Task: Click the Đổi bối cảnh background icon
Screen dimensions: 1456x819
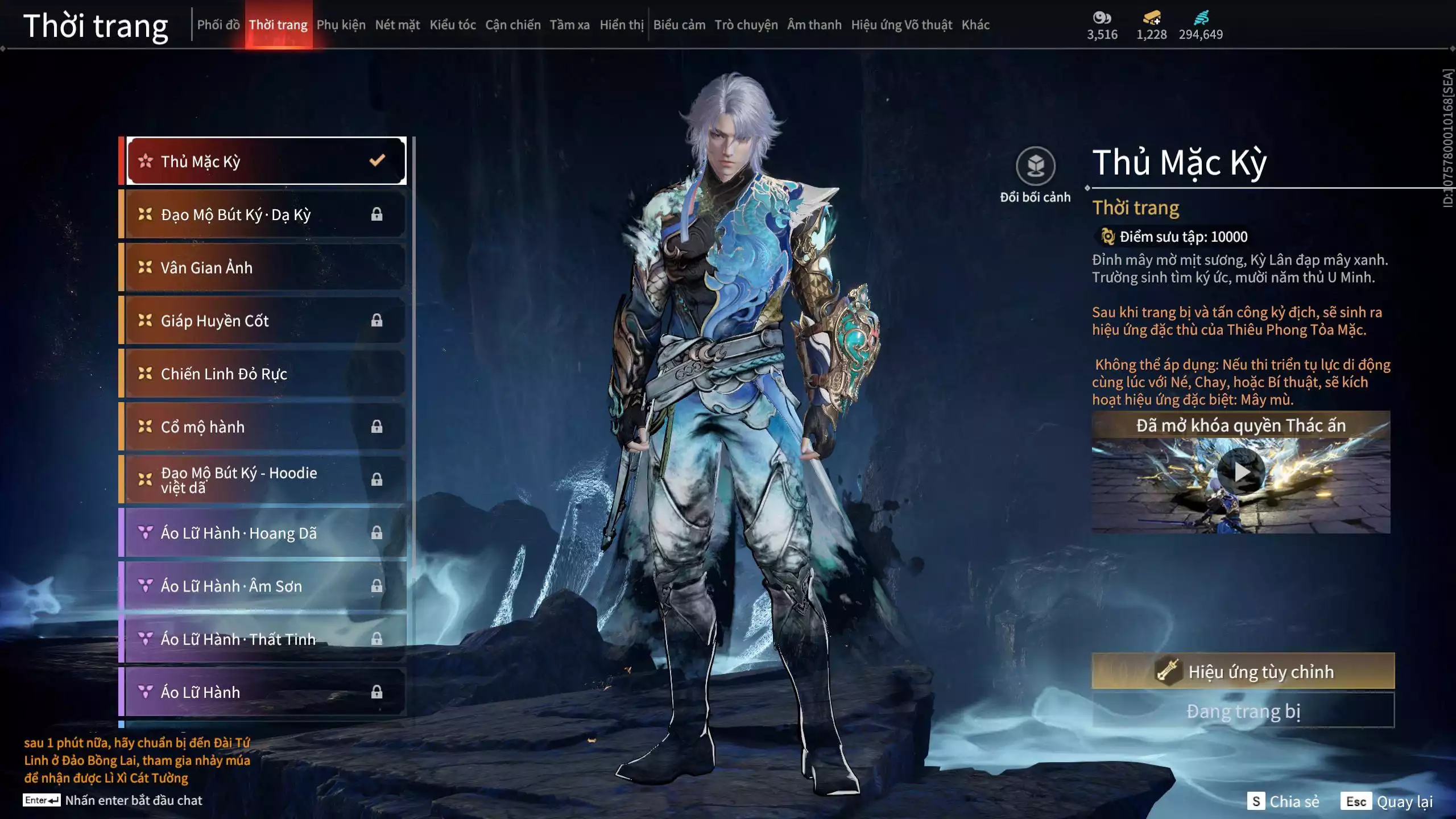Action: 1035,166
